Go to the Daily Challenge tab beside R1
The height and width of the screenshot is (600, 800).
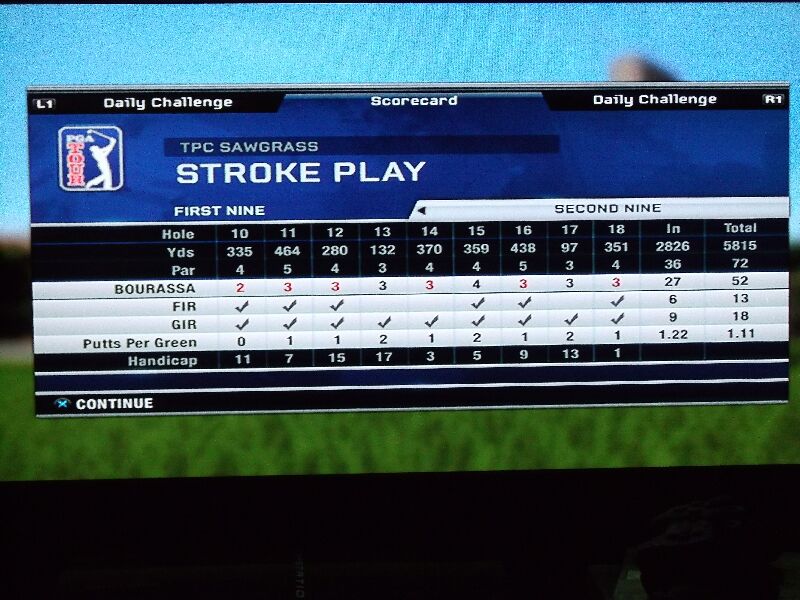click(x=654, y=100)
